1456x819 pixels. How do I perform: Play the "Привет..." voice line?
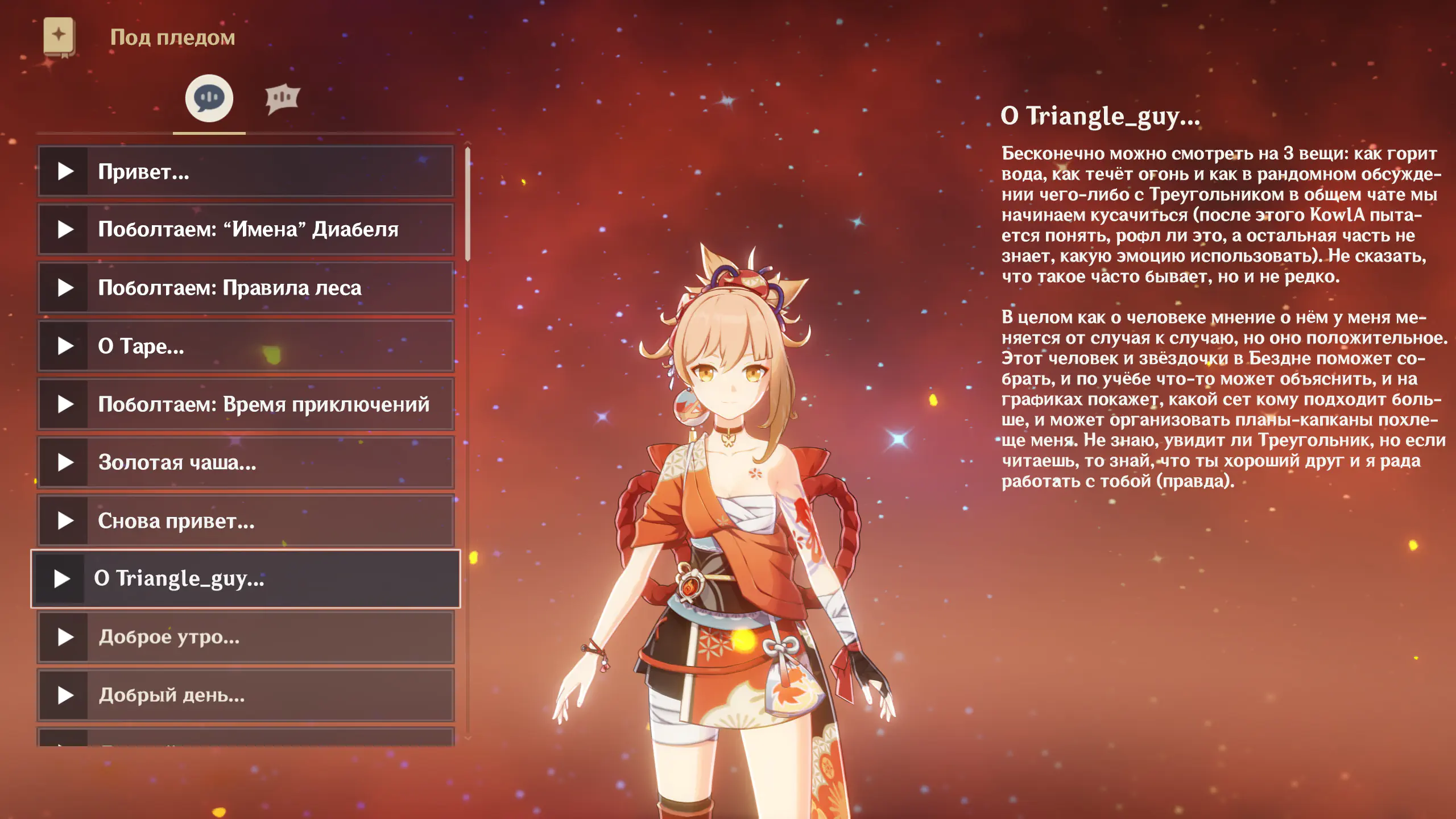[246, 171]
